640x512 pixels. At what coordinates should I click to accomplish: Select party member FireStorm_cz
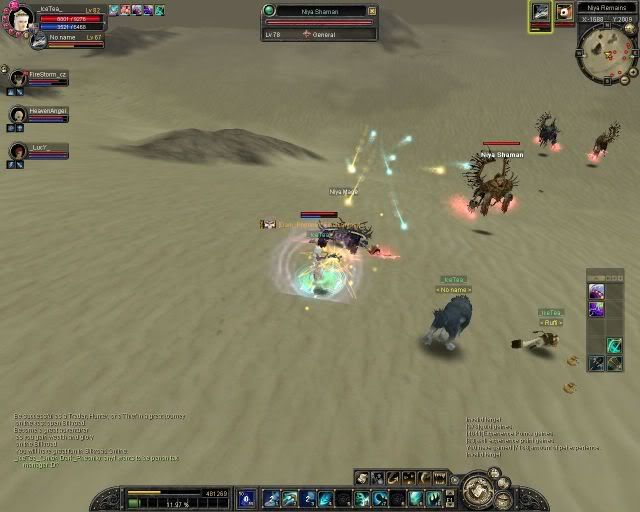pyautogui.click(x=18, y=78)
